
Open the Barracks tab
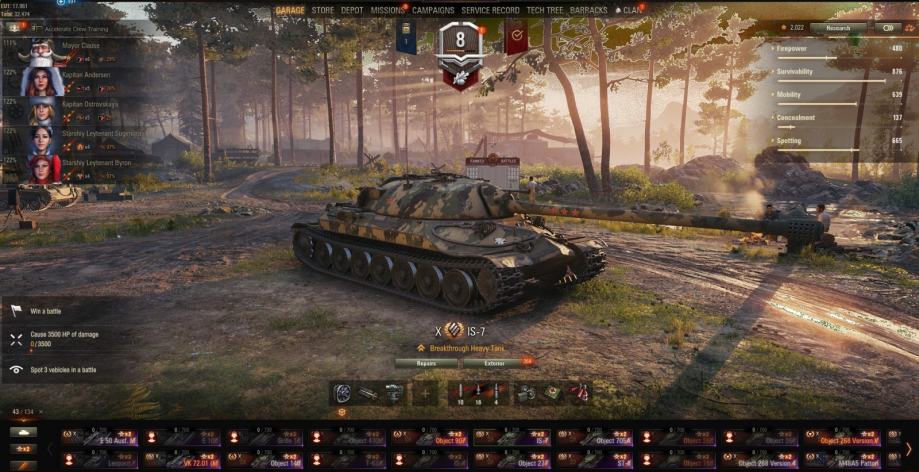tap(589, 10)
